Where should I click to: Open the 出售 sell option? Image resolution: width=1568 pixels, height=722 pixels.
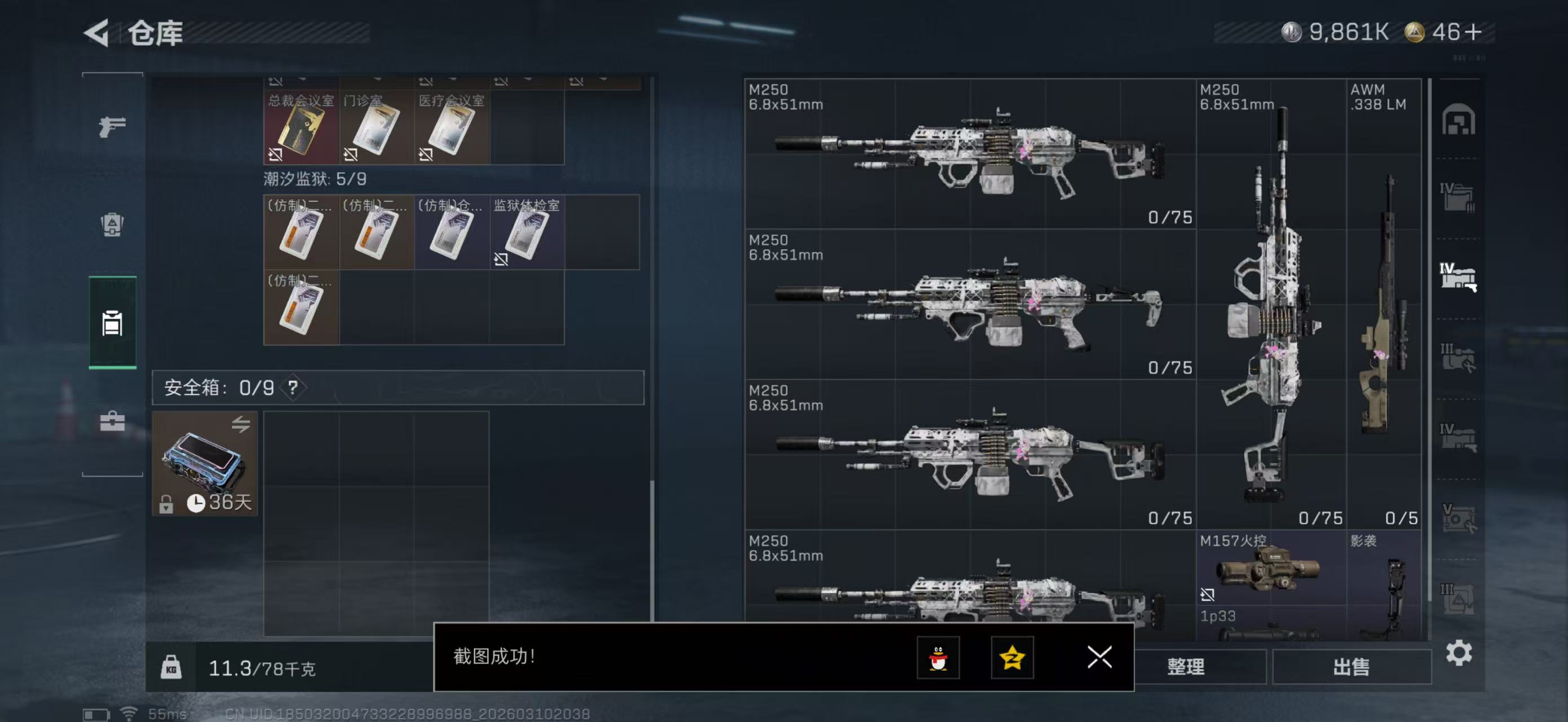point(1351,667)
